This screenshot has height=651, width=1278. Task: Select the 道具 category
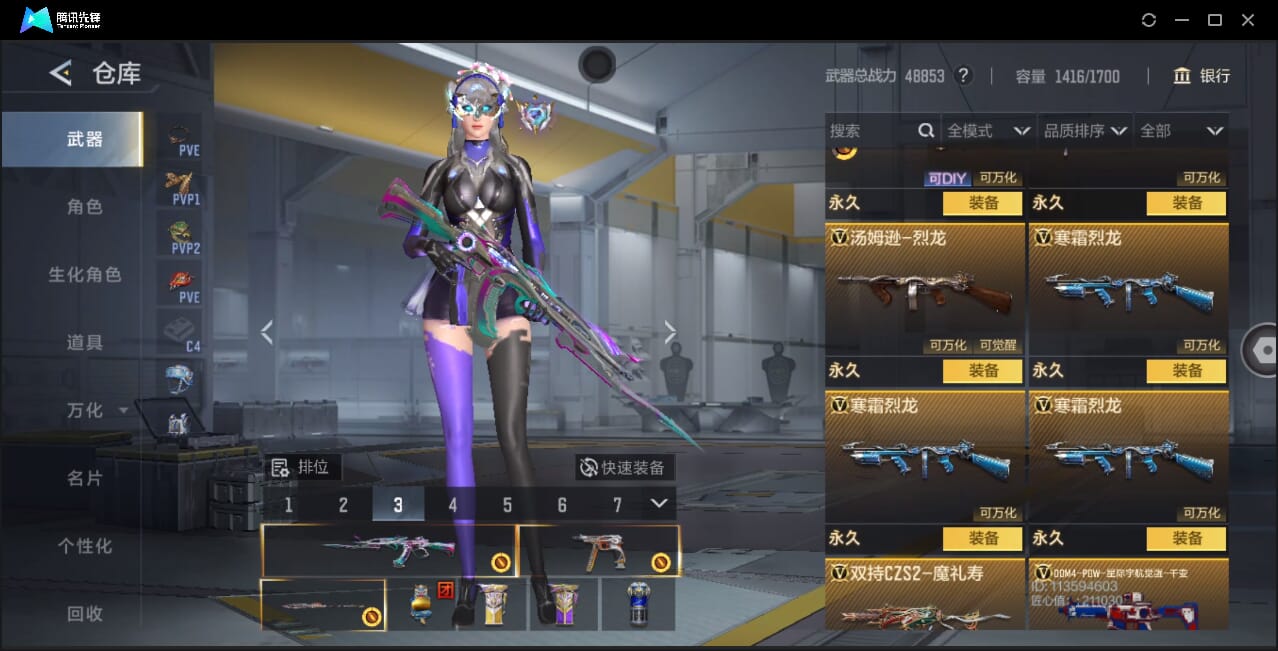85,342
